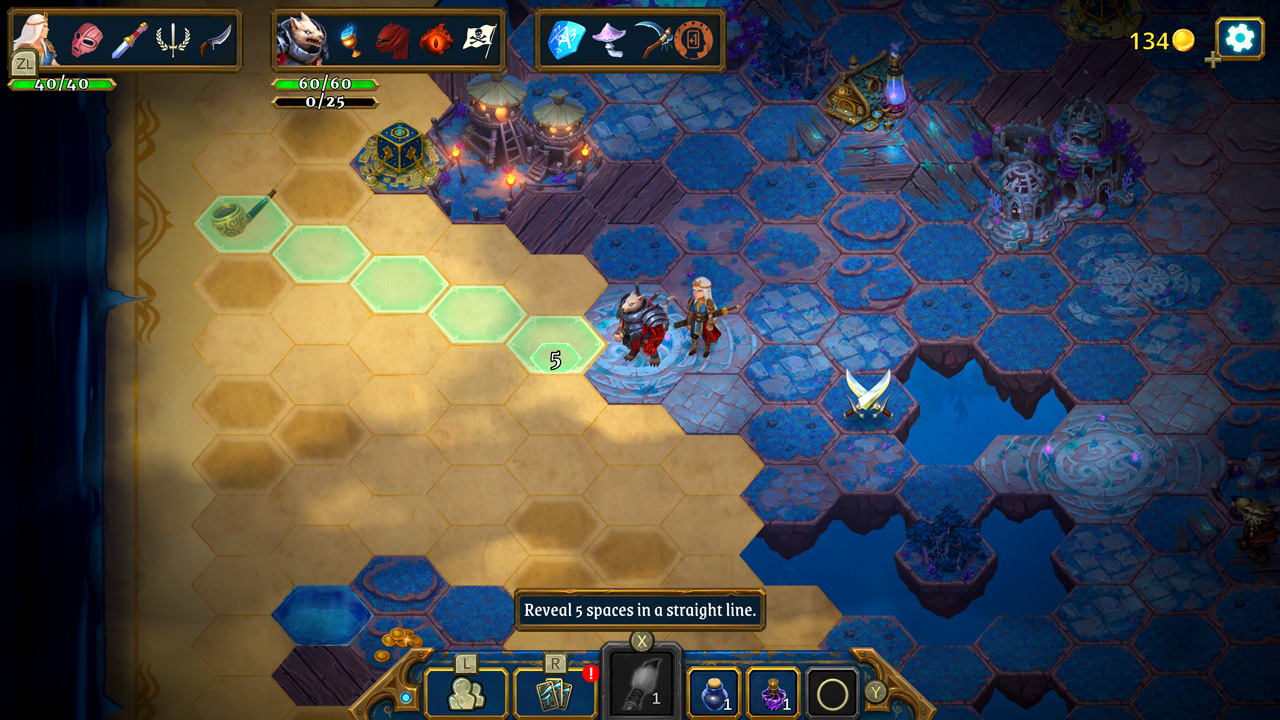The height and width of the screenshot is (720, 1280).
Task: Inspect the blue rune crystal item
Action: (x=565, y=41)
